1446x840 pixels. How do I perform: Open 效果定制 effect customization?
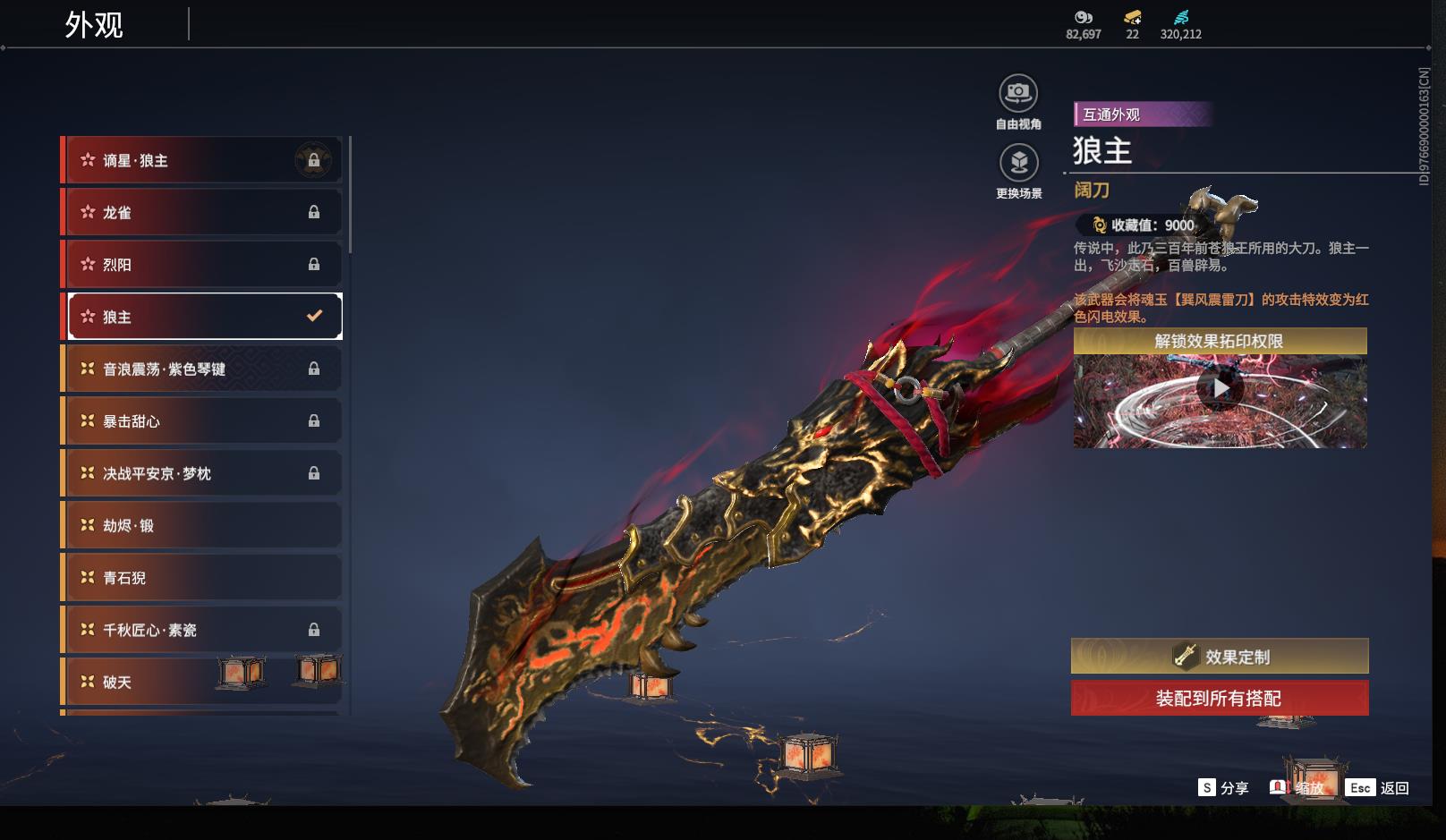1220,657
